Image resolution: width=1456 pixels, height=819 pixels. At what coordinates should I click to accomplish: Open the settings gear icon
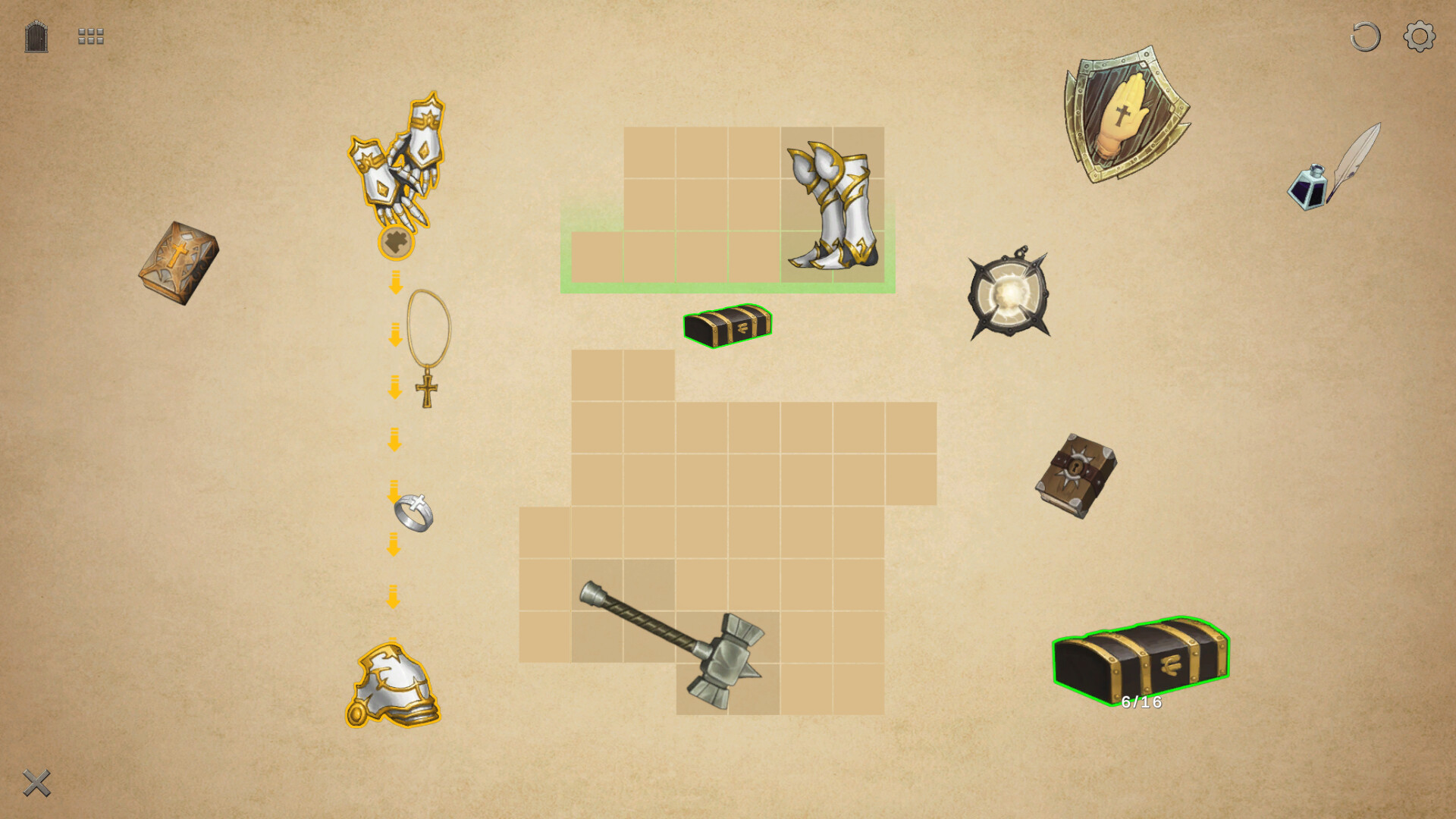[x=1418, y=34]
